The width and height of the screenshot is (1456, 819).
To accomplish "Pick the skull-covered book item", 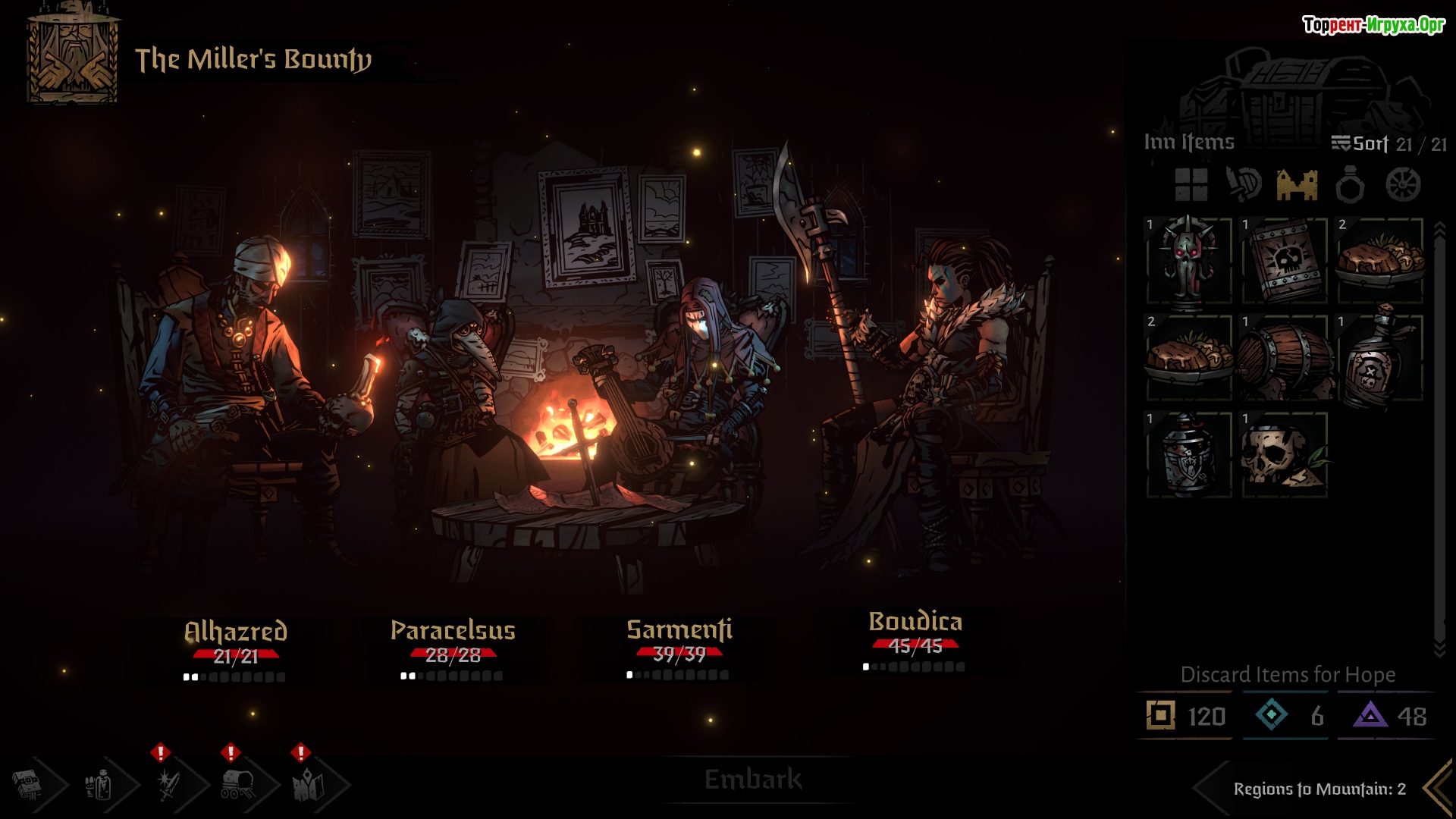I will [x=1285, y=262].
